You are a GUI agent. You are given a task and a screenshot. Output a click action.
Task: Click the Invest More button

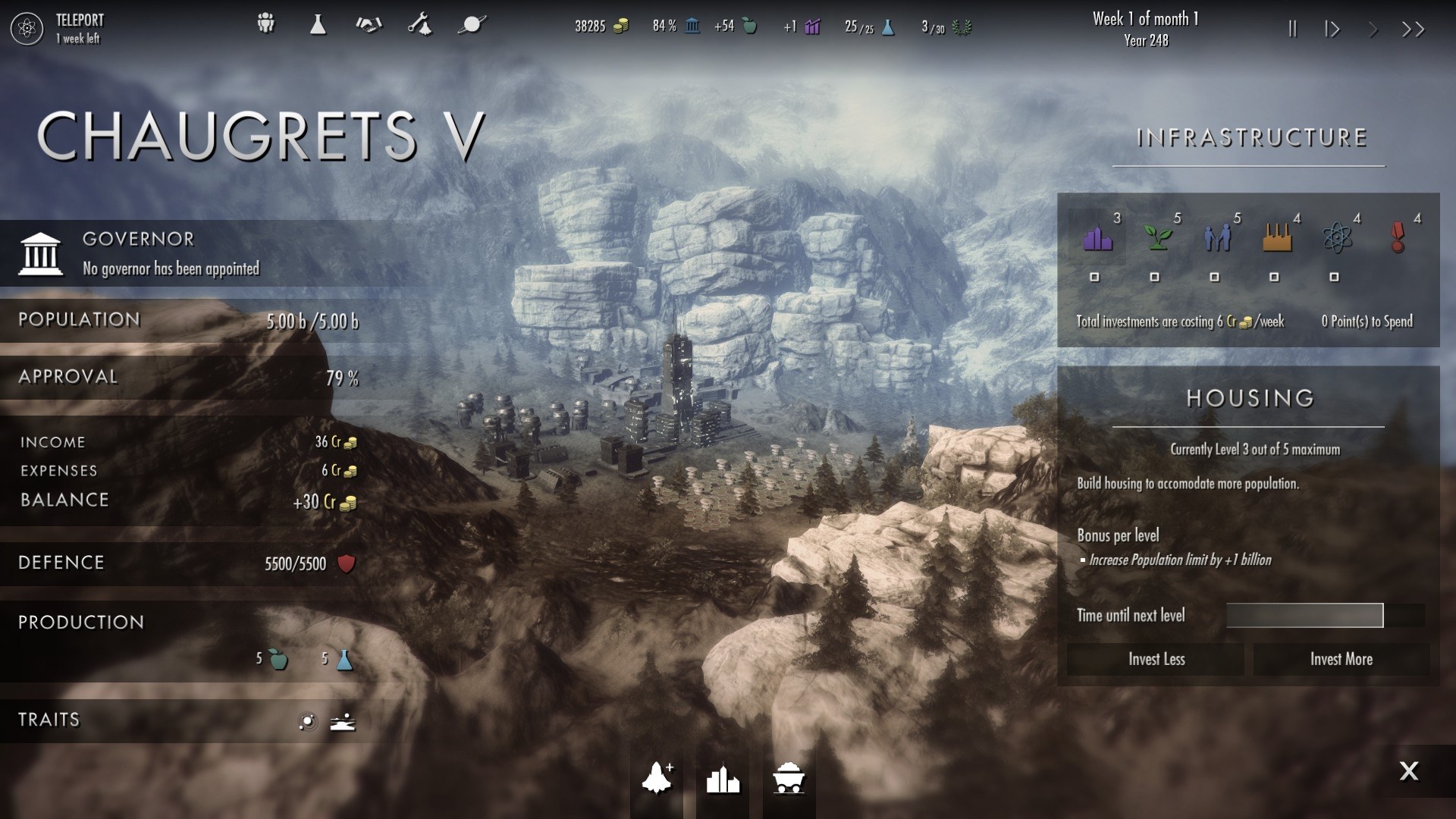[x=1341, y=659]
